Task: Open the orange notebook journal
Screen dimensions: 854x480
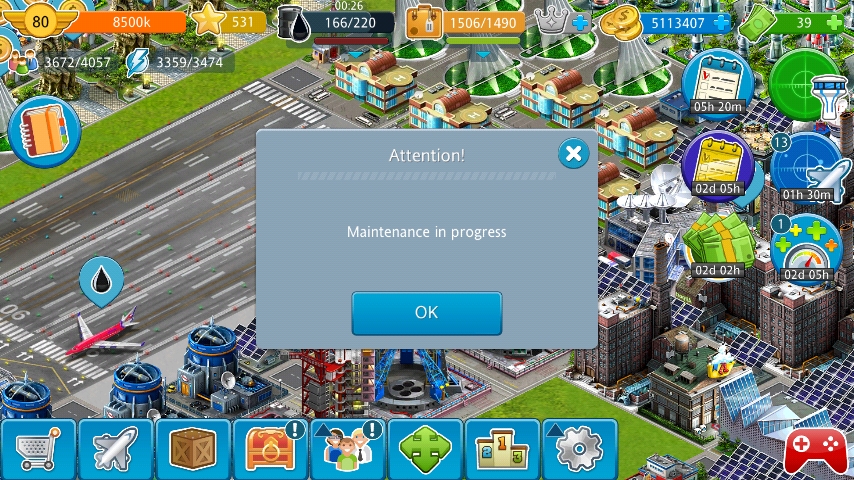Action: [43, 131]
